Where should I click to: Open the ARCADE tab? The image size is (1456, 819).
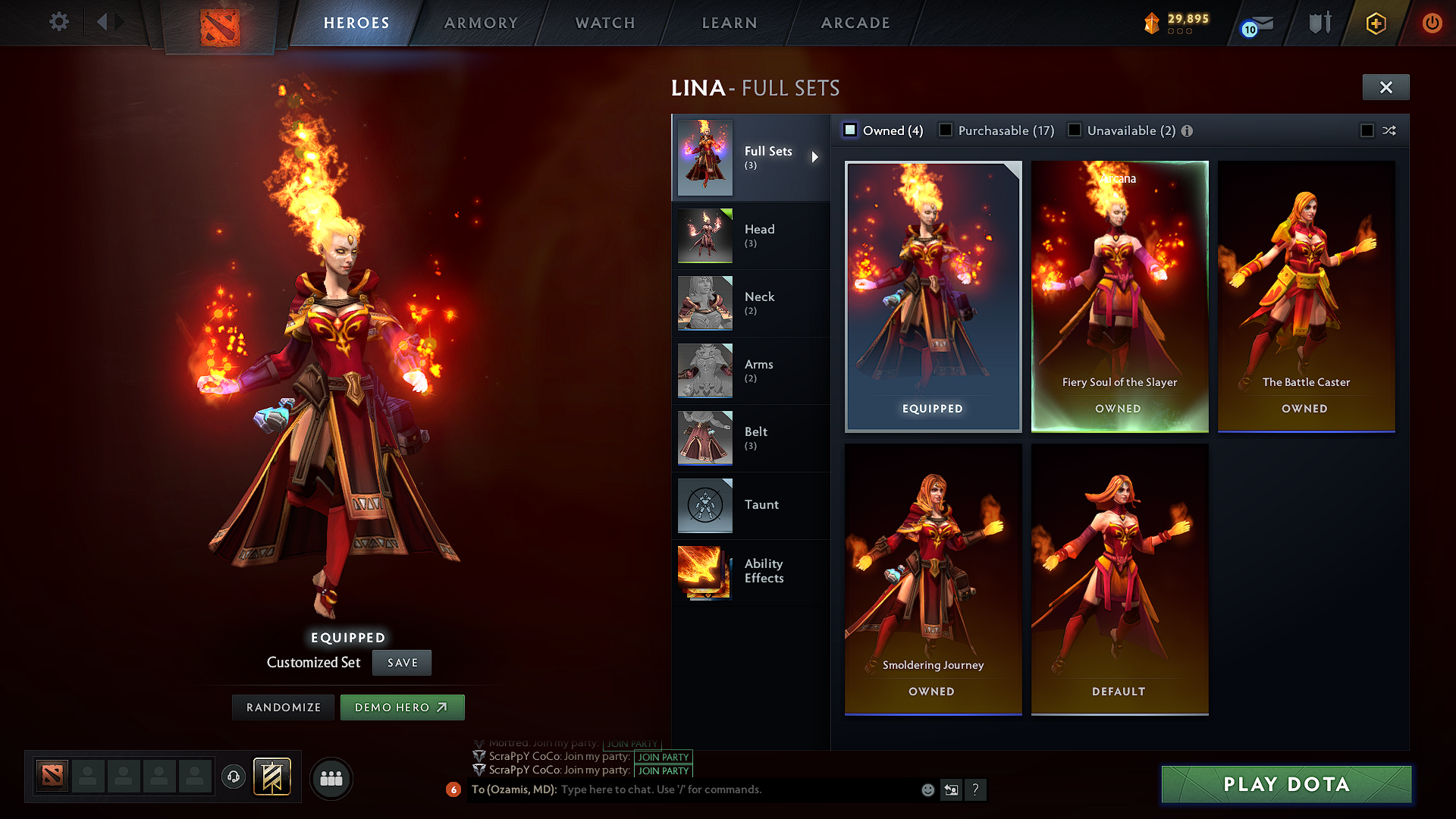[x=855, y=23]
